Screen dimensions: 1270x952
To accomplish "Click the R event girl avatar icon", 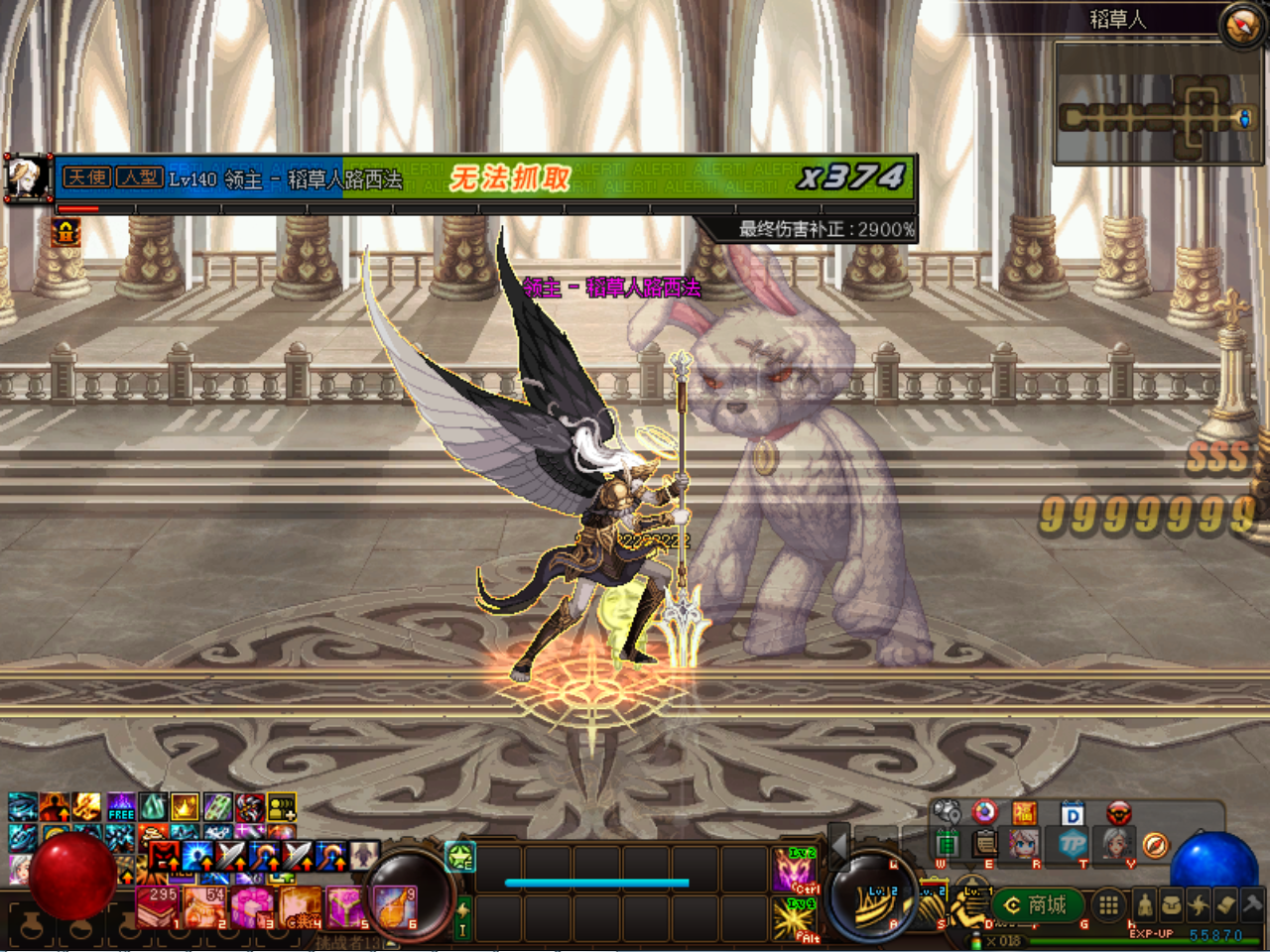I will (1022, 845).
